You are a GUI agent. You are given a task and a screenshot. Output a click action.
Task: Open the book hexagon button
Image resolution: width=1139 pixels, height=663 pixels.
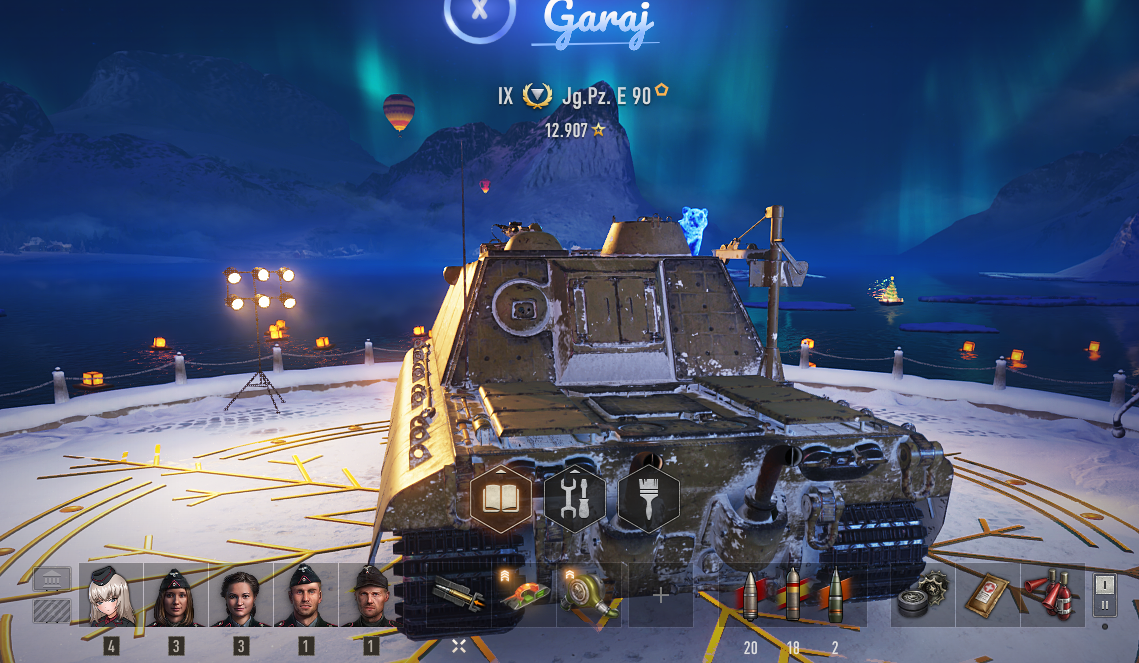click(x=501, y=498)
